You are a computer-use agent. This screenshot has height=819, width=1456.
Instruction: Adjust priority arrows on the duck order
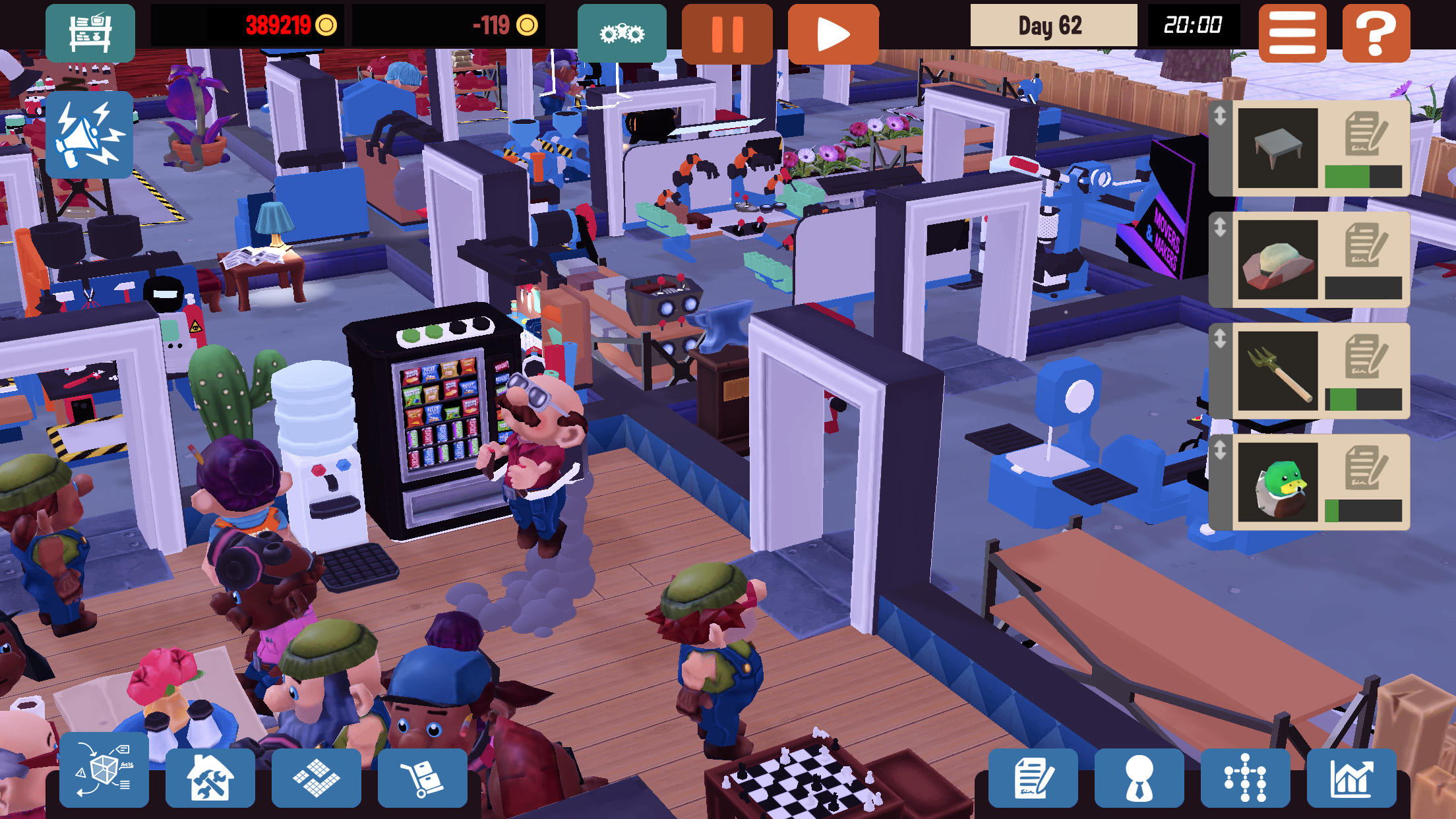[x=1221, y=450]
